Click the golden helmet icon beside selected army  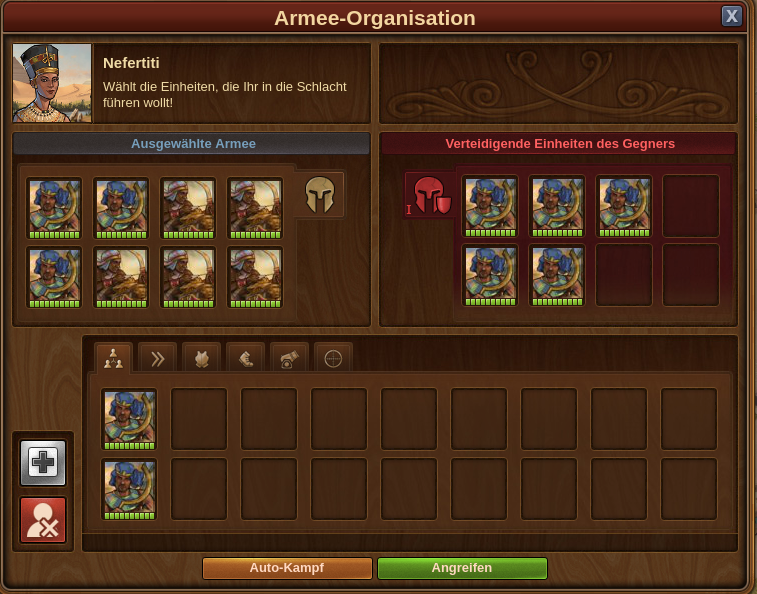(x=320, y=193)
